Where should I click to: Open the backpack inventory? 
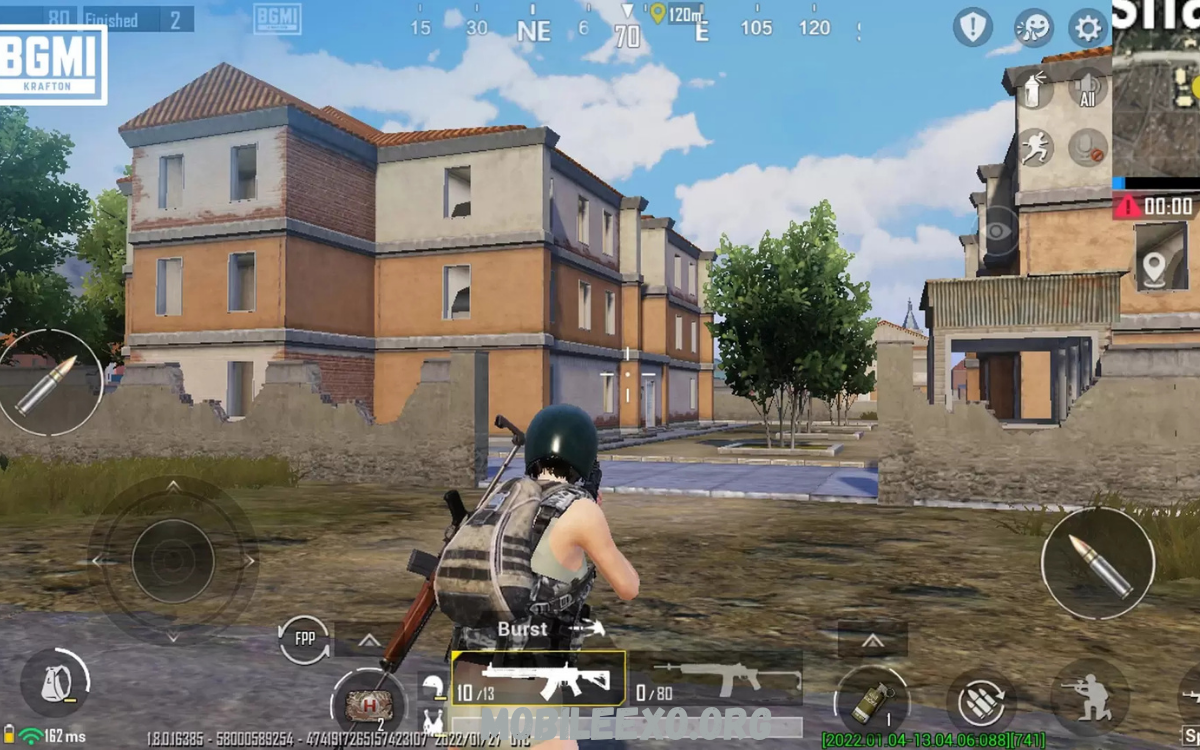(55, 683)
